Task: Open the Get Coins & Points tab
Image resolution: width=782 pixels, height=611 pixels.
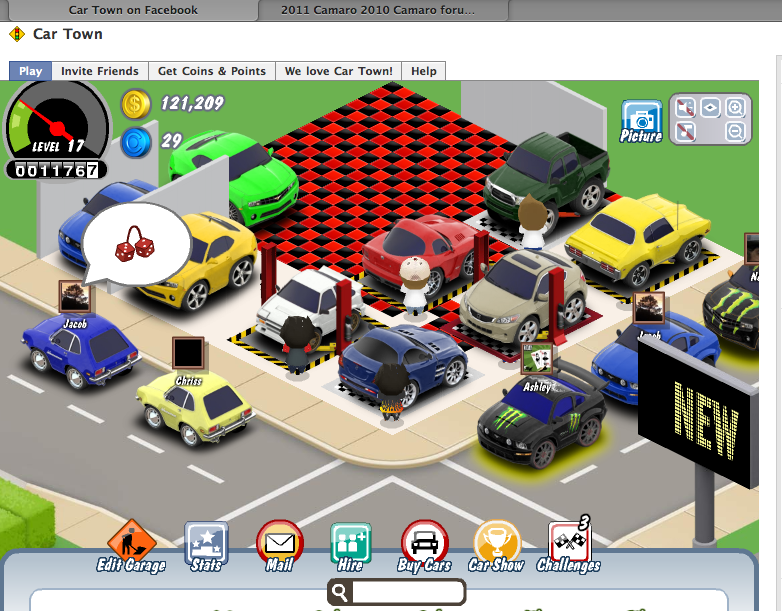Action: [x=212, y=71]
